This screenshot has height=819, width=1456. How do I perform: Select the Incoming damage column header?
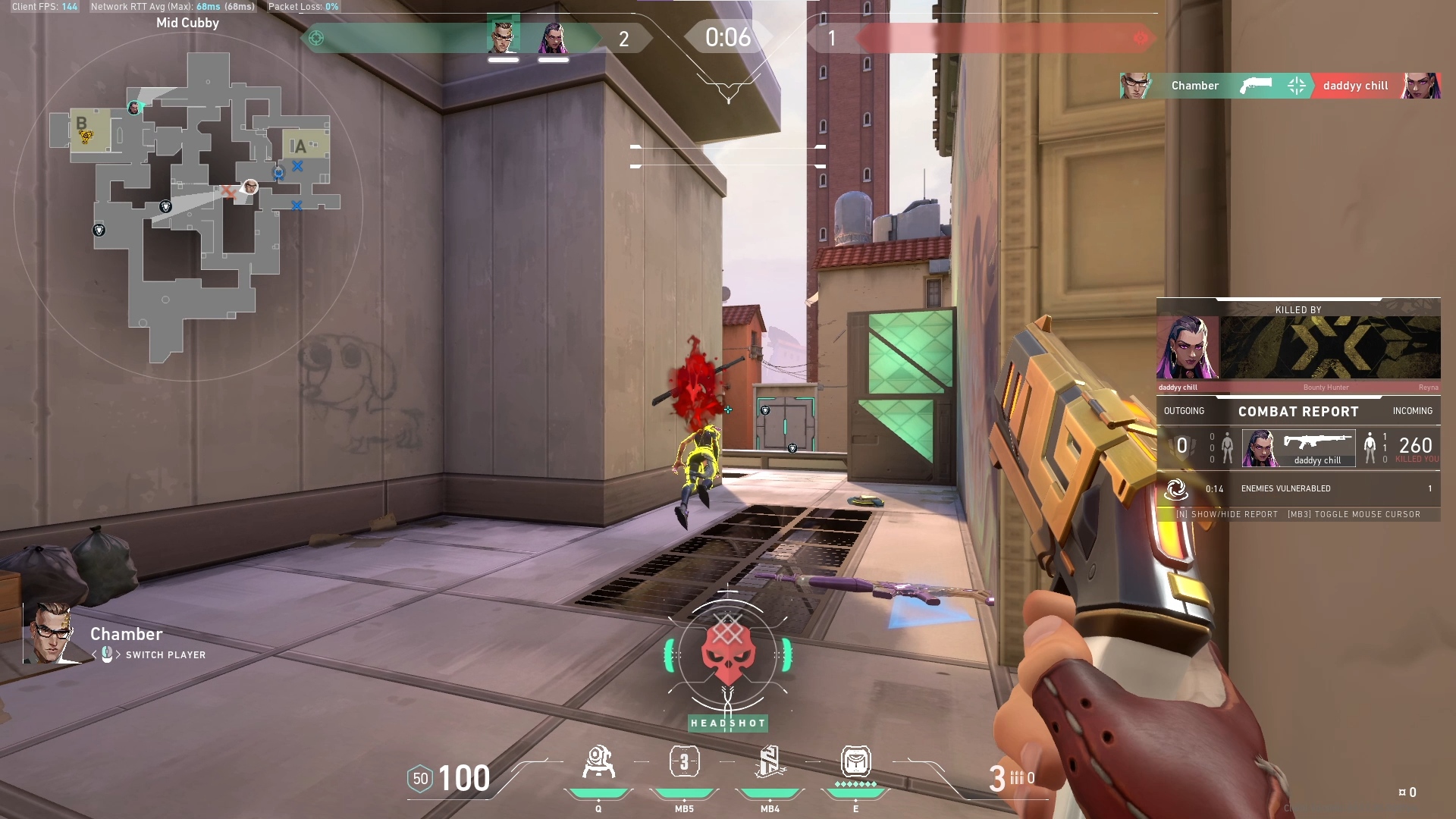[1412, 411]
